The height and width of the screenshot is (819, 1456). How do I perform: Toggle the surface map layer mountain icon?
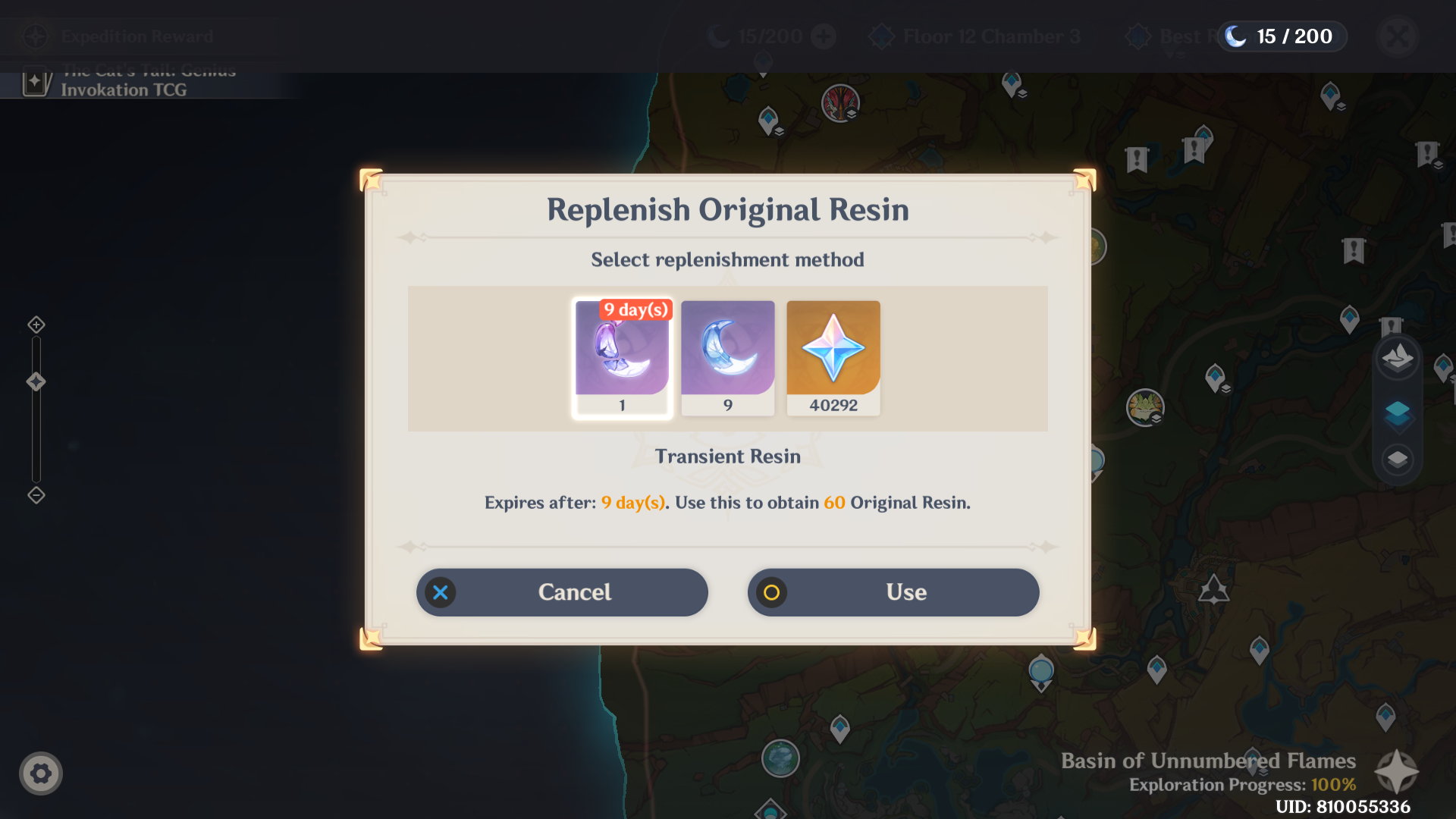coord(1398,358)
